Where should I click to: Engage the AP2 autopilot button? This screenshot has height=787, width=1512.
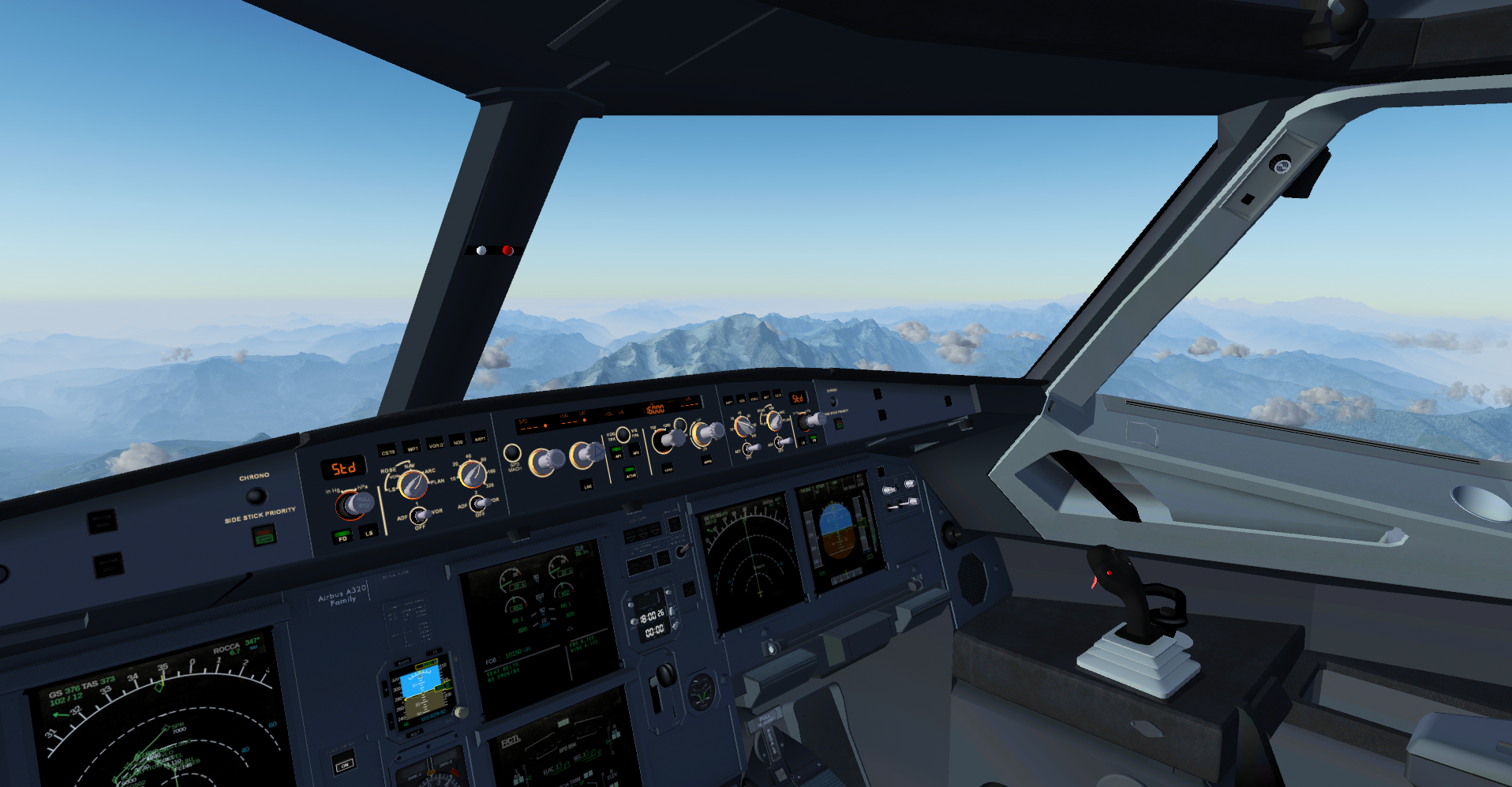(x=636, y=452)
